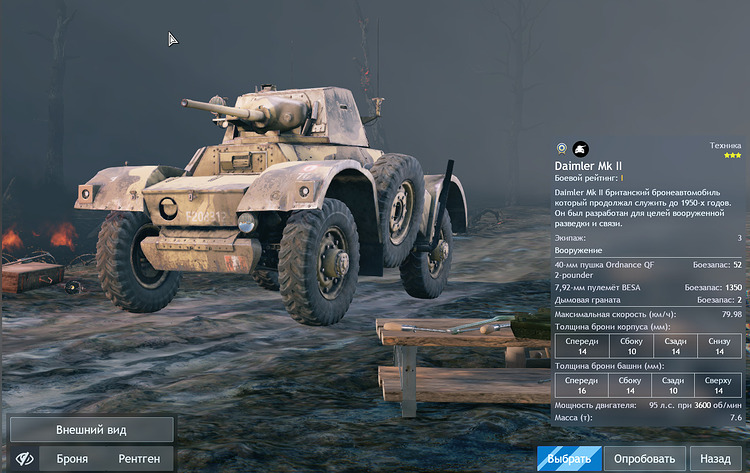This screenshot has width=750, height=473.
Task: Test drive using the Опробовать button
Action: point(644,458)
